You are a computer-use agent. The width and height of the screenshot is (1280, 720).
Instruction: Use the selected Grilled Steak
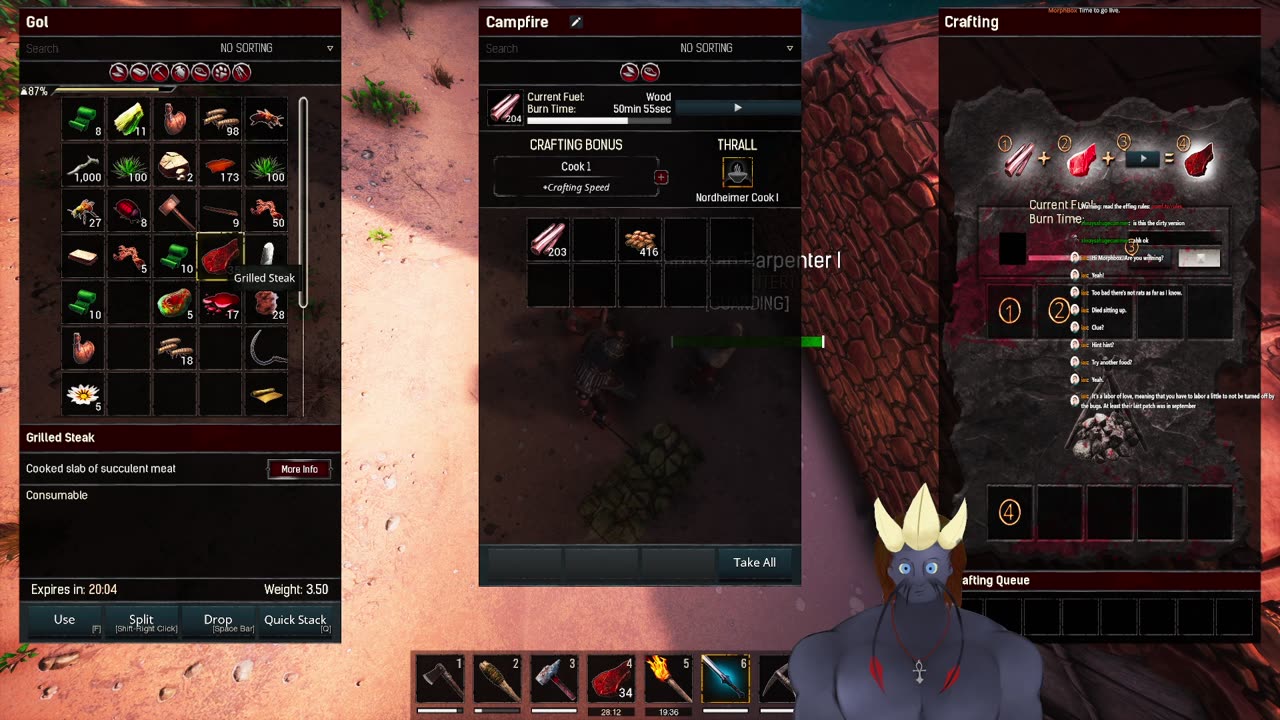[x=64, y=620]
